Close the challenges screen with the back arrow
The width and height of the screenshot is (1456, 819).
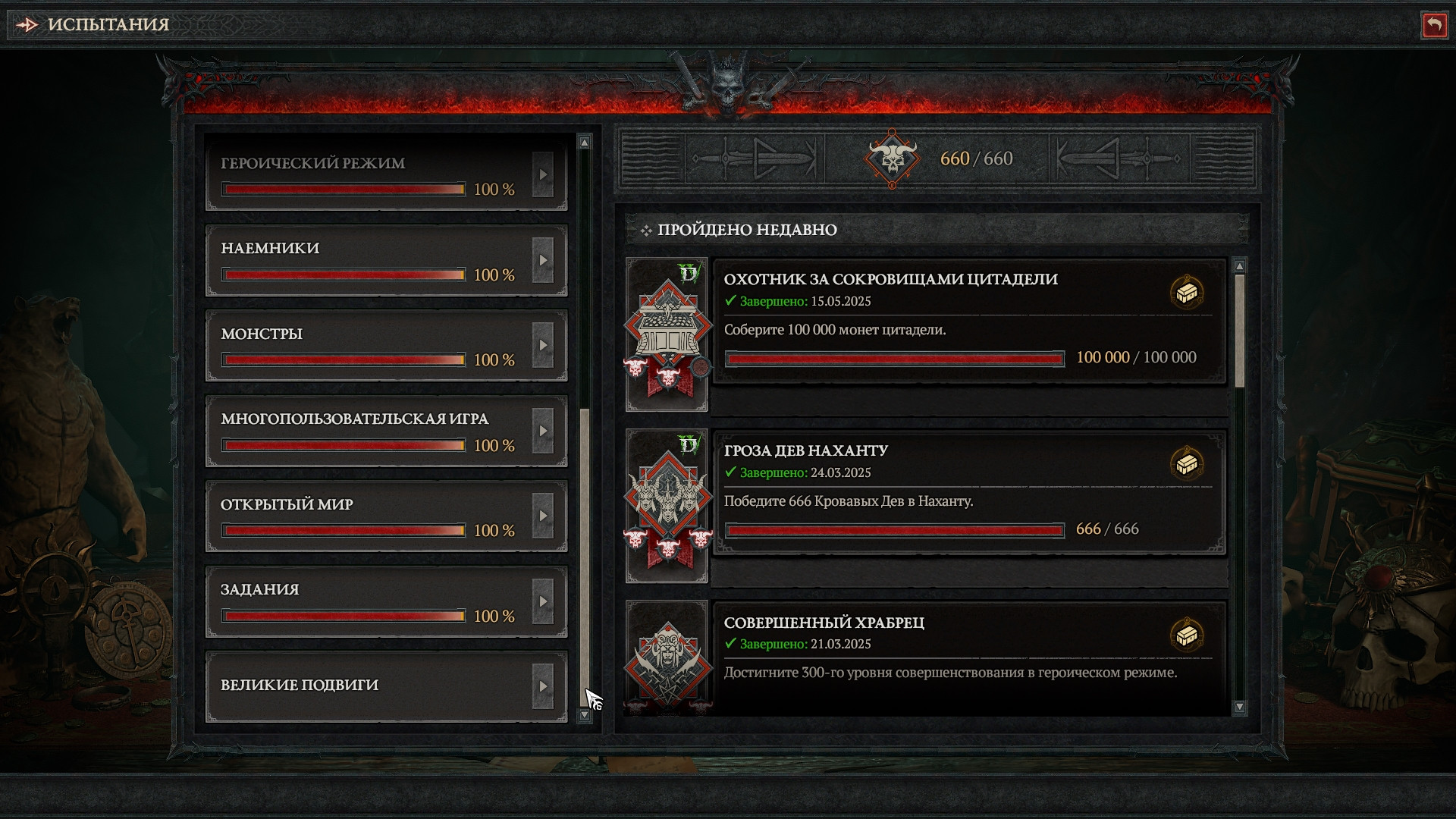pyautogui.click(x=1433, y=25)
